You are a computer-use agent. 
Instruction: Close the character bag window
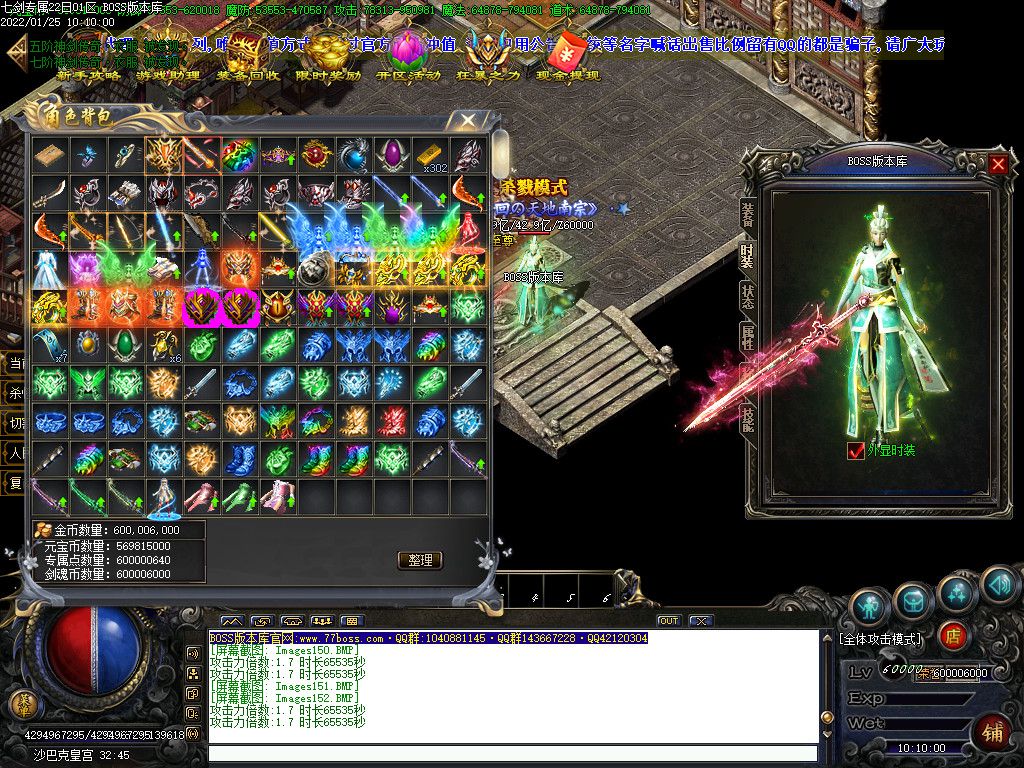467,121
